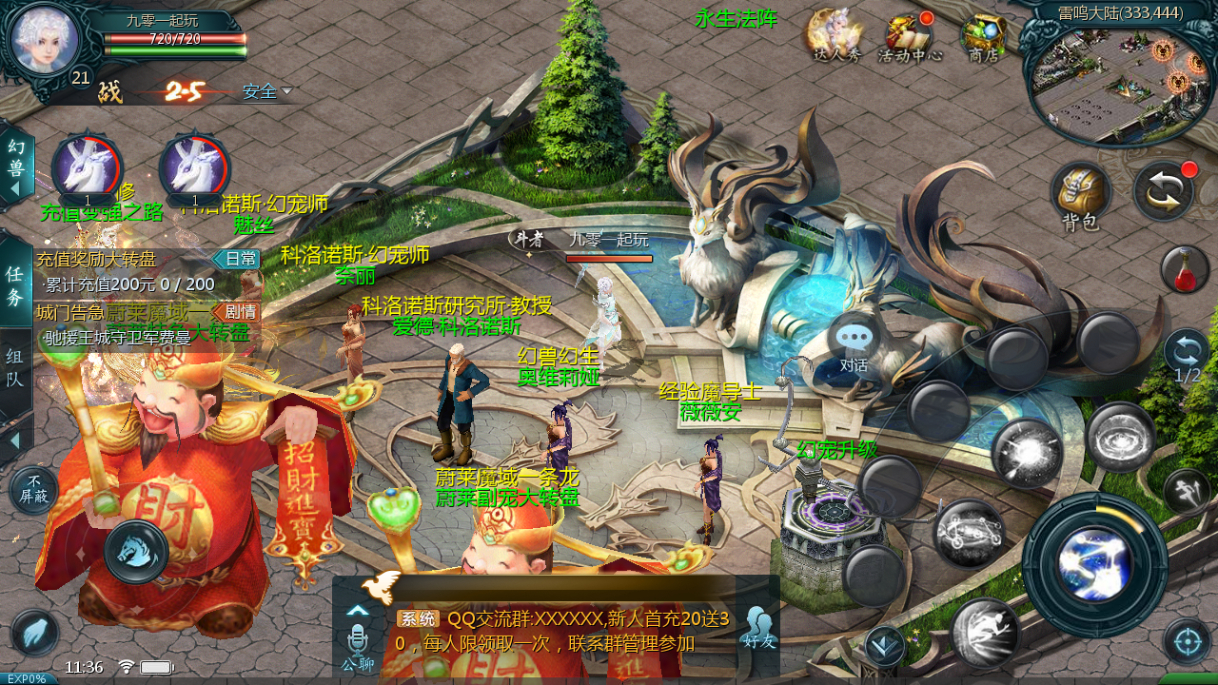Open the 安全 PK mode dropdown
1218x685 pixels.
coord(266,92)
